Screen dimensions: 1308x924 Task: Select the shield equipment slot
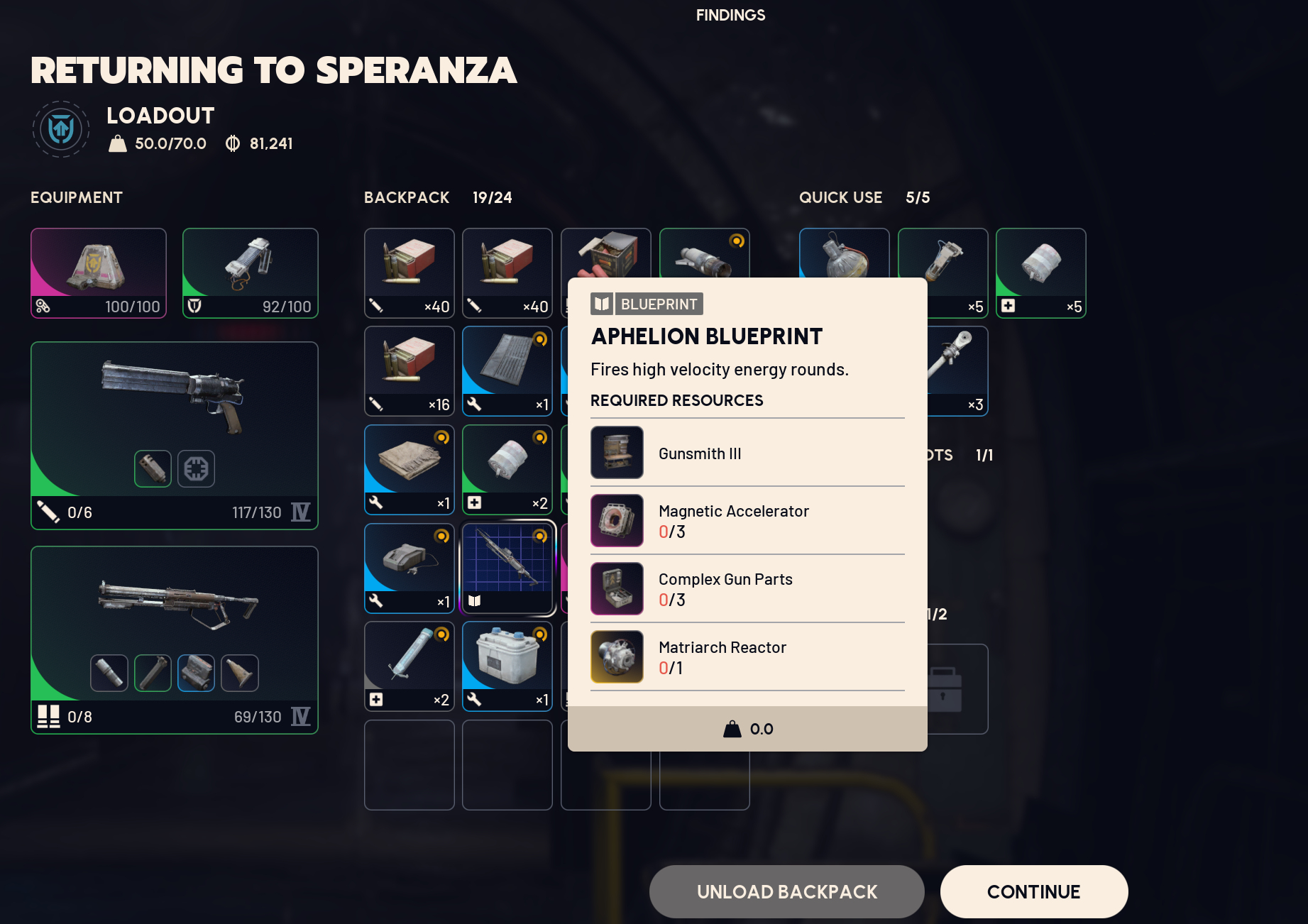point(250,273)
